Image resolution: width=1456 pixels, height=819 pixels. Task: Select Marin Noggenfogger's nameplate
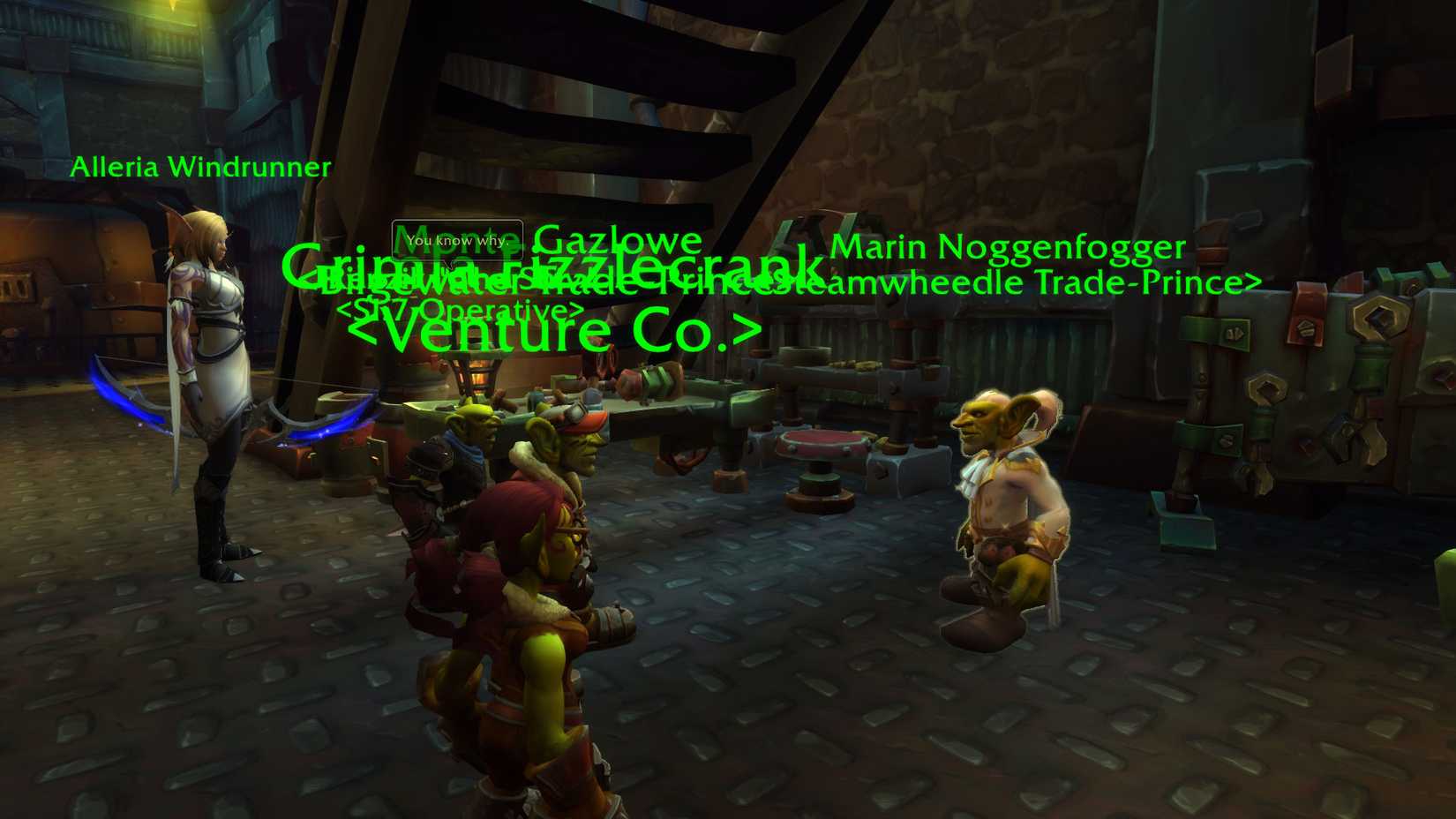click(x=1009, y=248)
